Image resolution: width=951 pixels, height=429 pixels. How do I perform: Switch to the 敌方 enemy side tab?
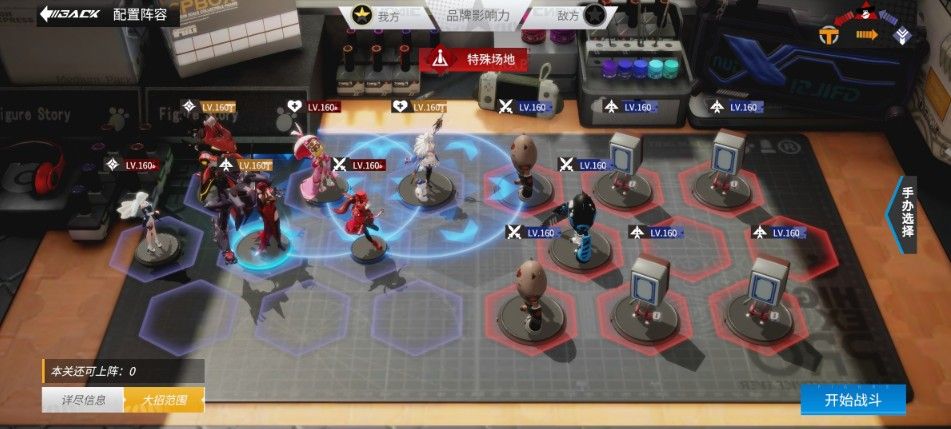[582, 15]
